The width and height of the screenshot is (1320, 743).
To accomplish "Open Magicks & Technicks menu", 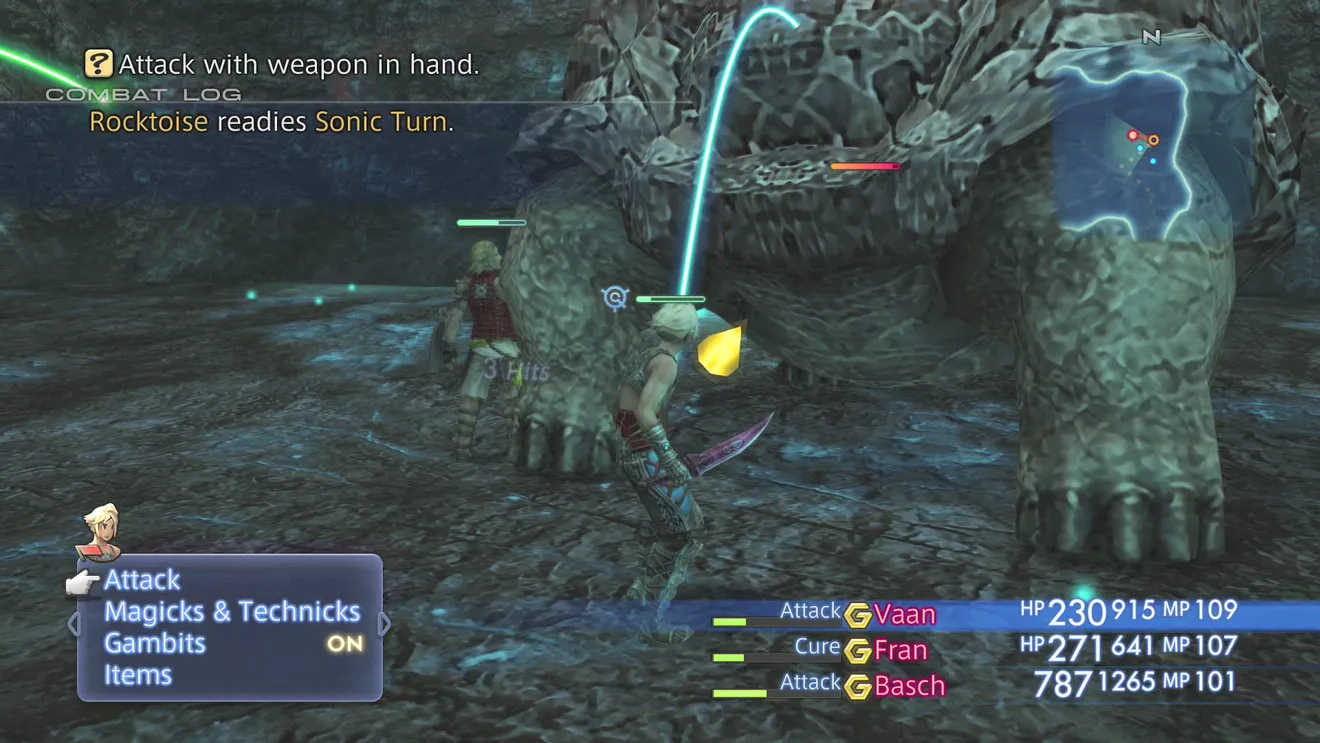I will [x=232, y=612].
